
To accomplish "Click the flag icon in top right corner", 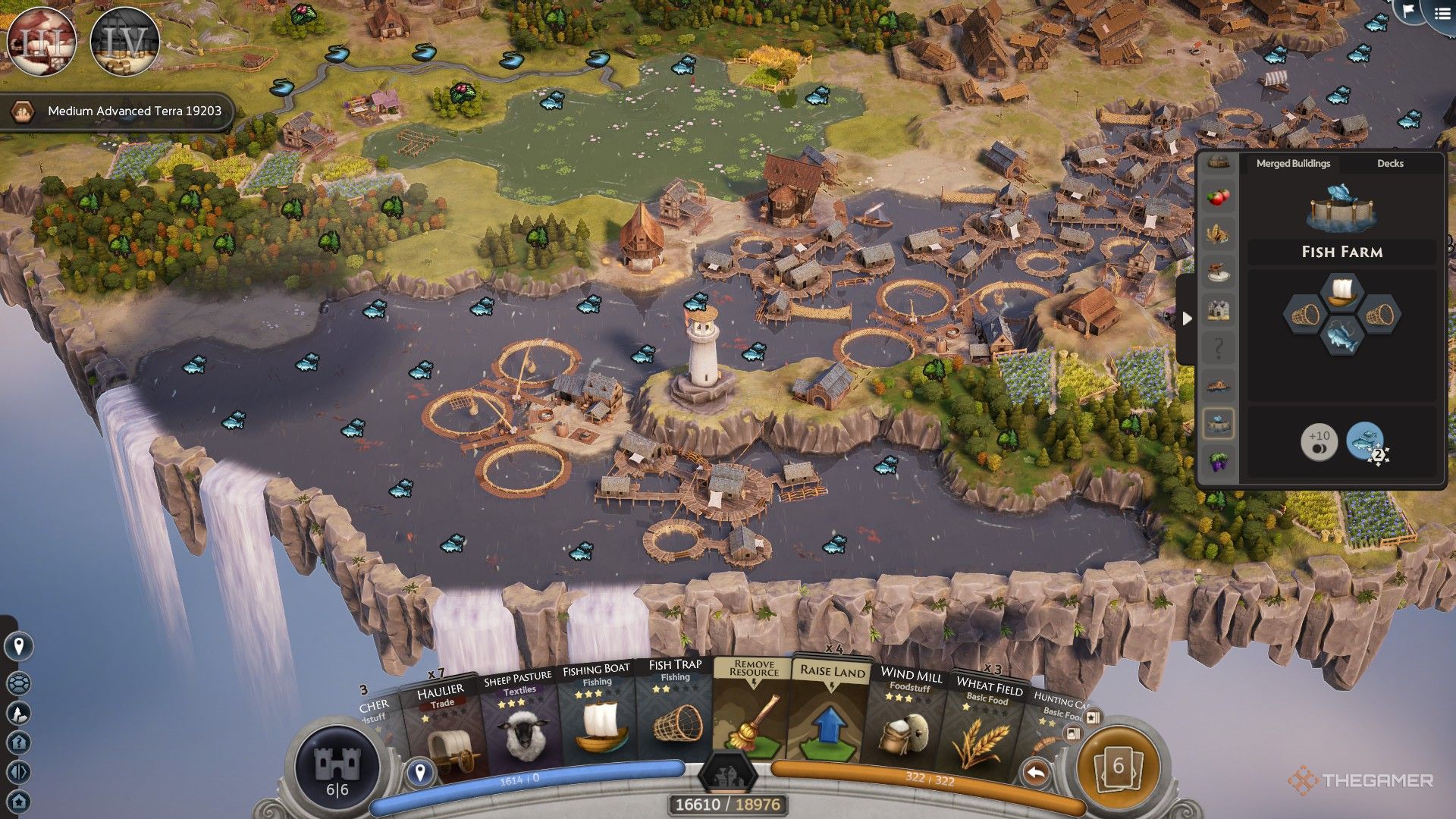I will point(1408,13).
